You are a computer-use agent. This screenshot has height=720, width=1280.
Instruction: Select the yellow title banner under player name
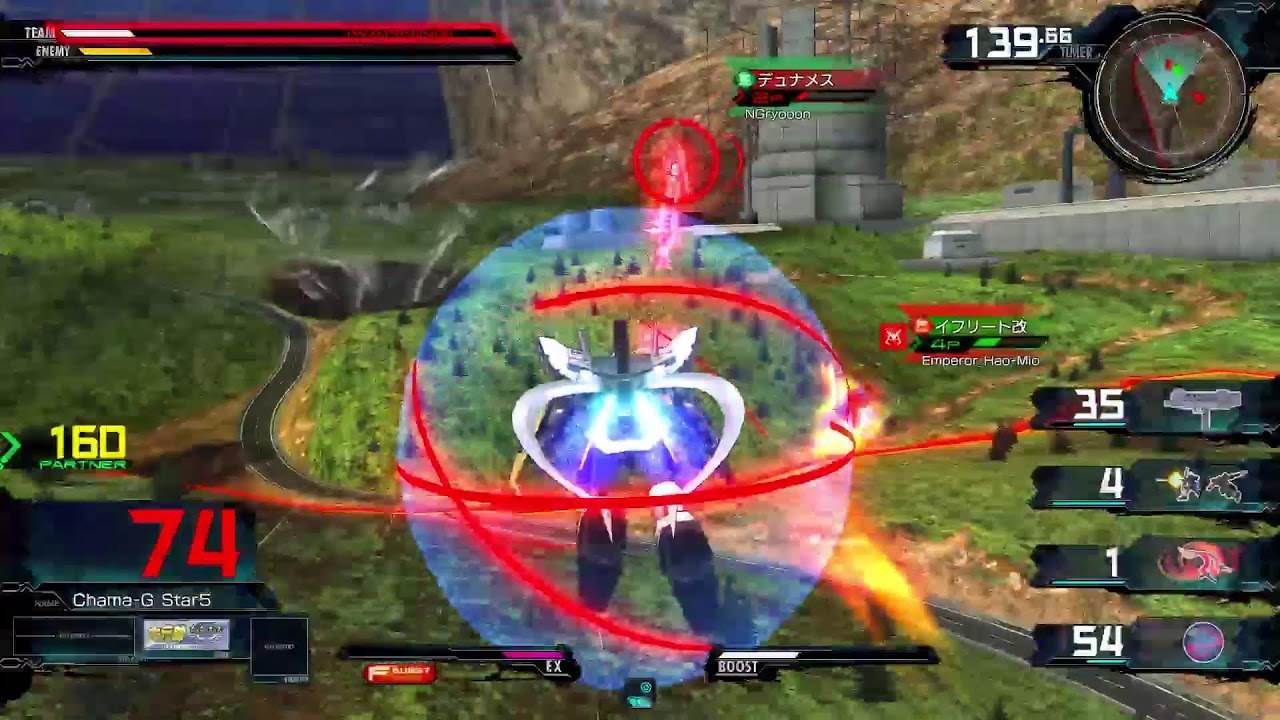point(187,635)
